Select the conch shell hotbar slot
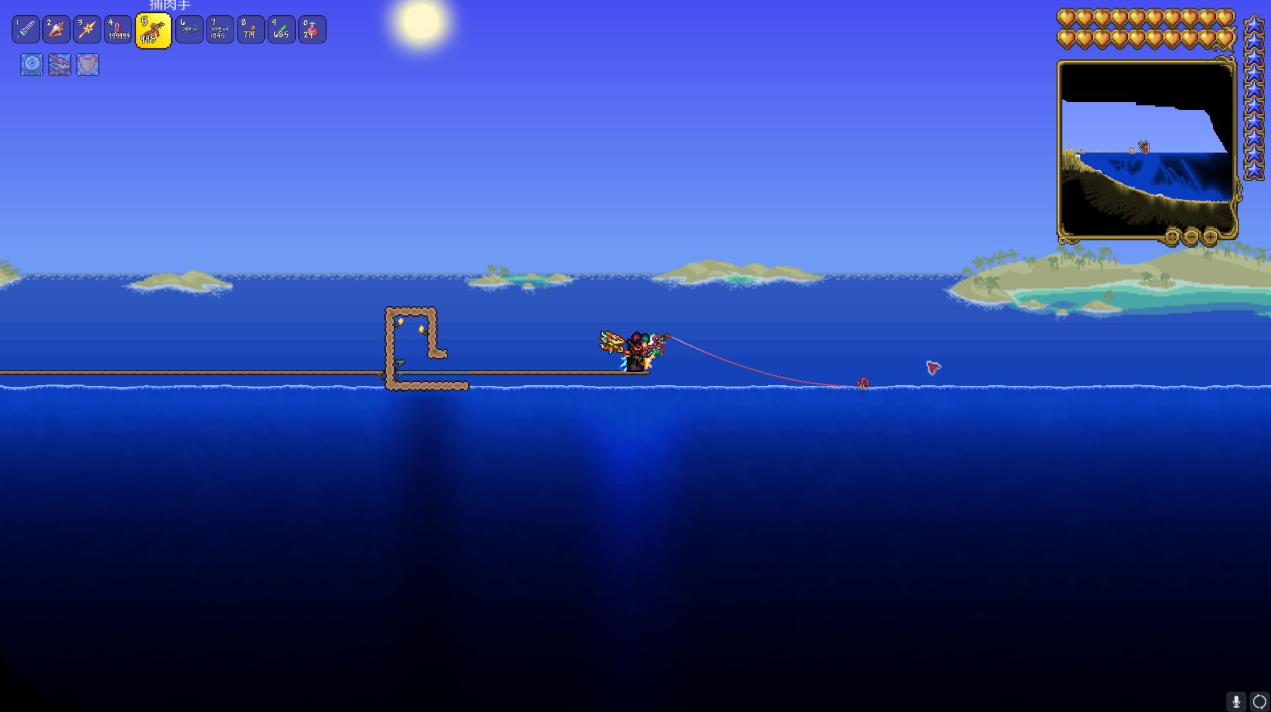The height and width of the screenshot is (712, 1271). pyautogui.click(x=57, y=30)
